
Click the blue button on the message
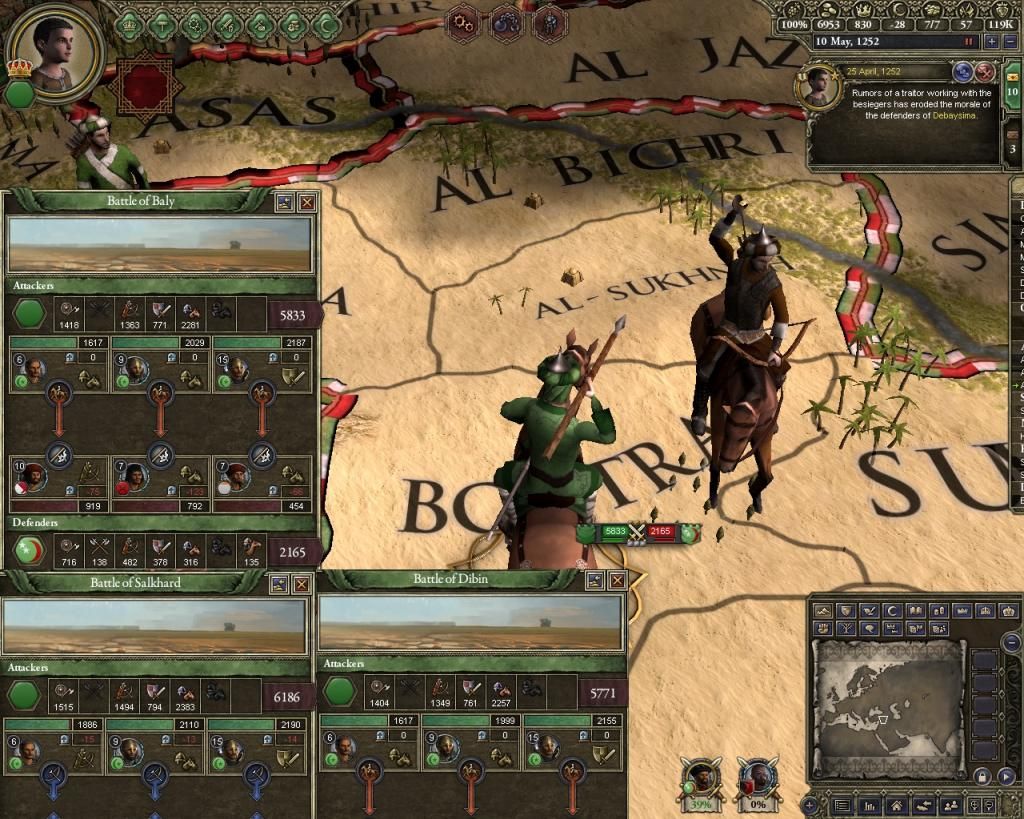click(965, 72)
